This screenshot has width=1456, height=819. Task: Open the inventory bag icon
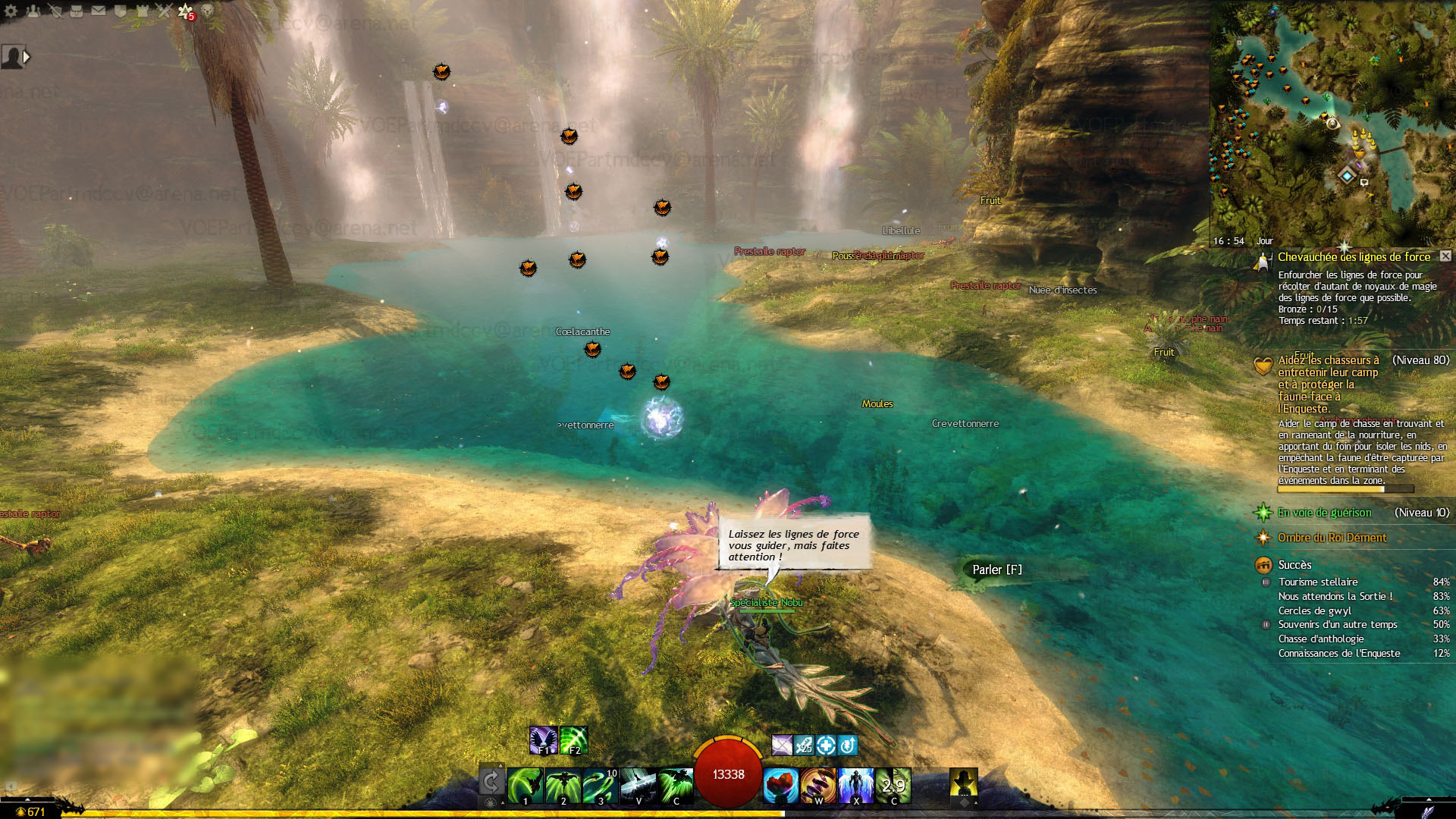77,11
